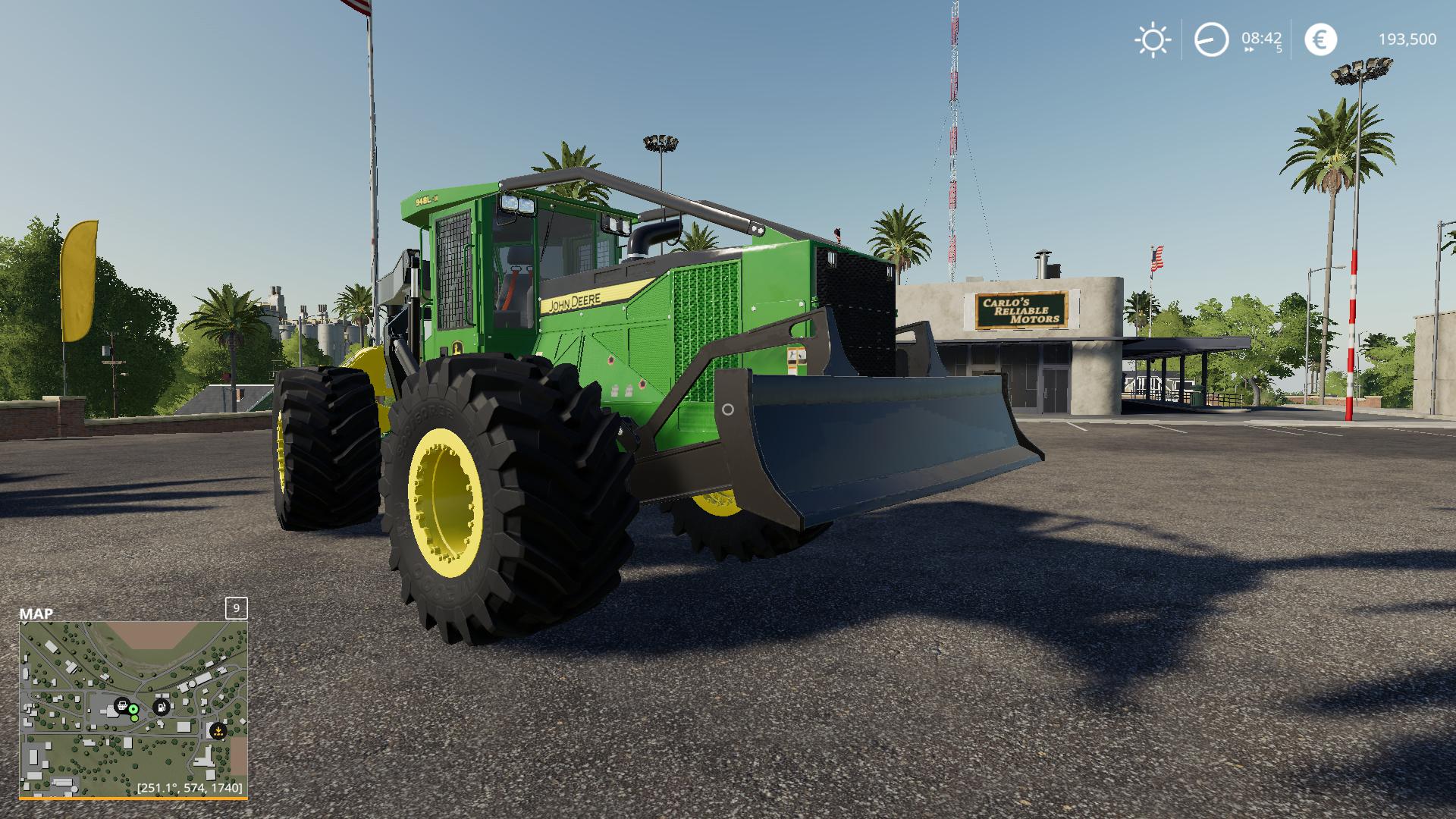Click the small green dot below the player marker
The width and height of the screenshot is (1456, 819).
[x=134, y=718]
